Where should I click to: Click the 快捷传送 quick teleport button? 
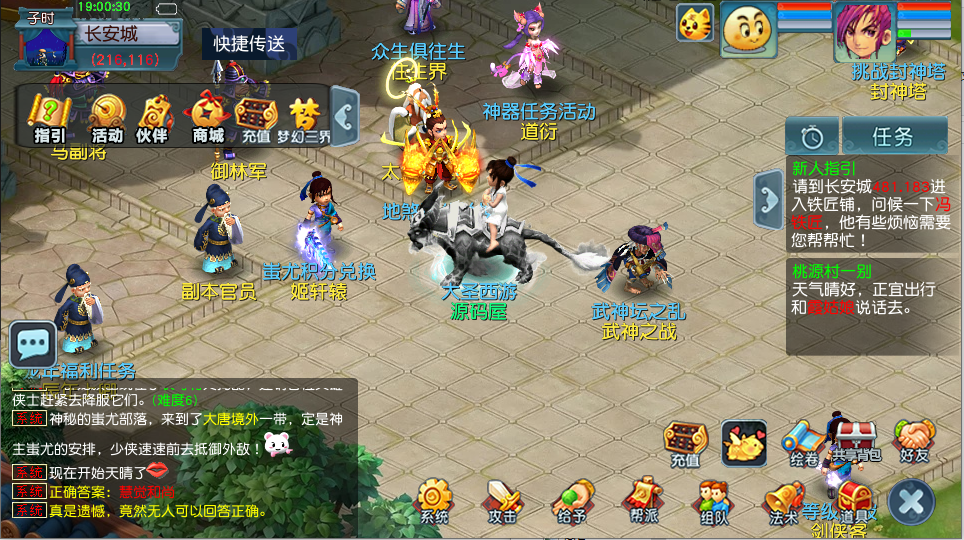point(249,43)
